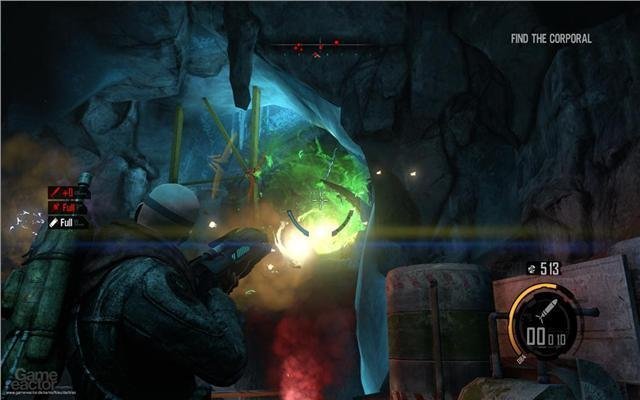Open the Gamereactor watermark link
The width and height of the screenshot is (640, 400).
point(40,376)
